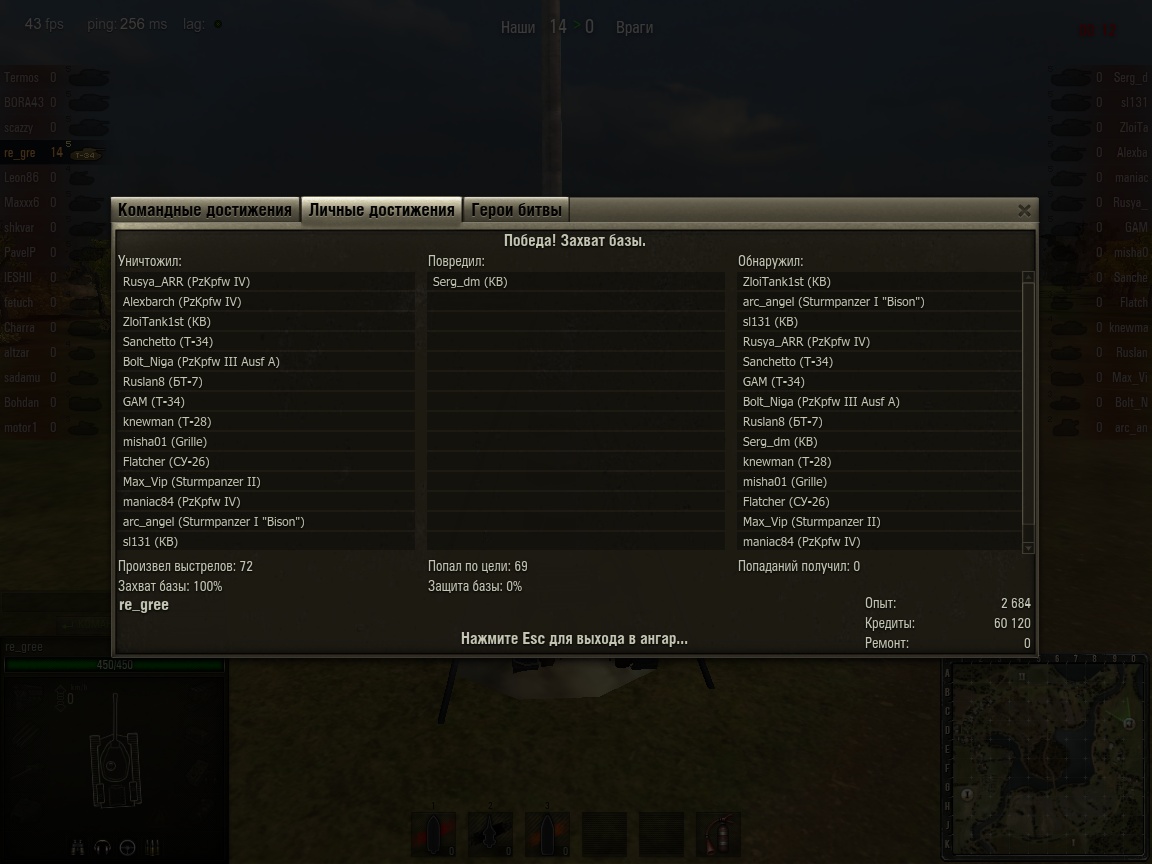The width and height of the screenshot is (1152, 864).
Task: Pick spotted entry GAM (T-34)
Action: pyautogui.click(x=773, y=382)
